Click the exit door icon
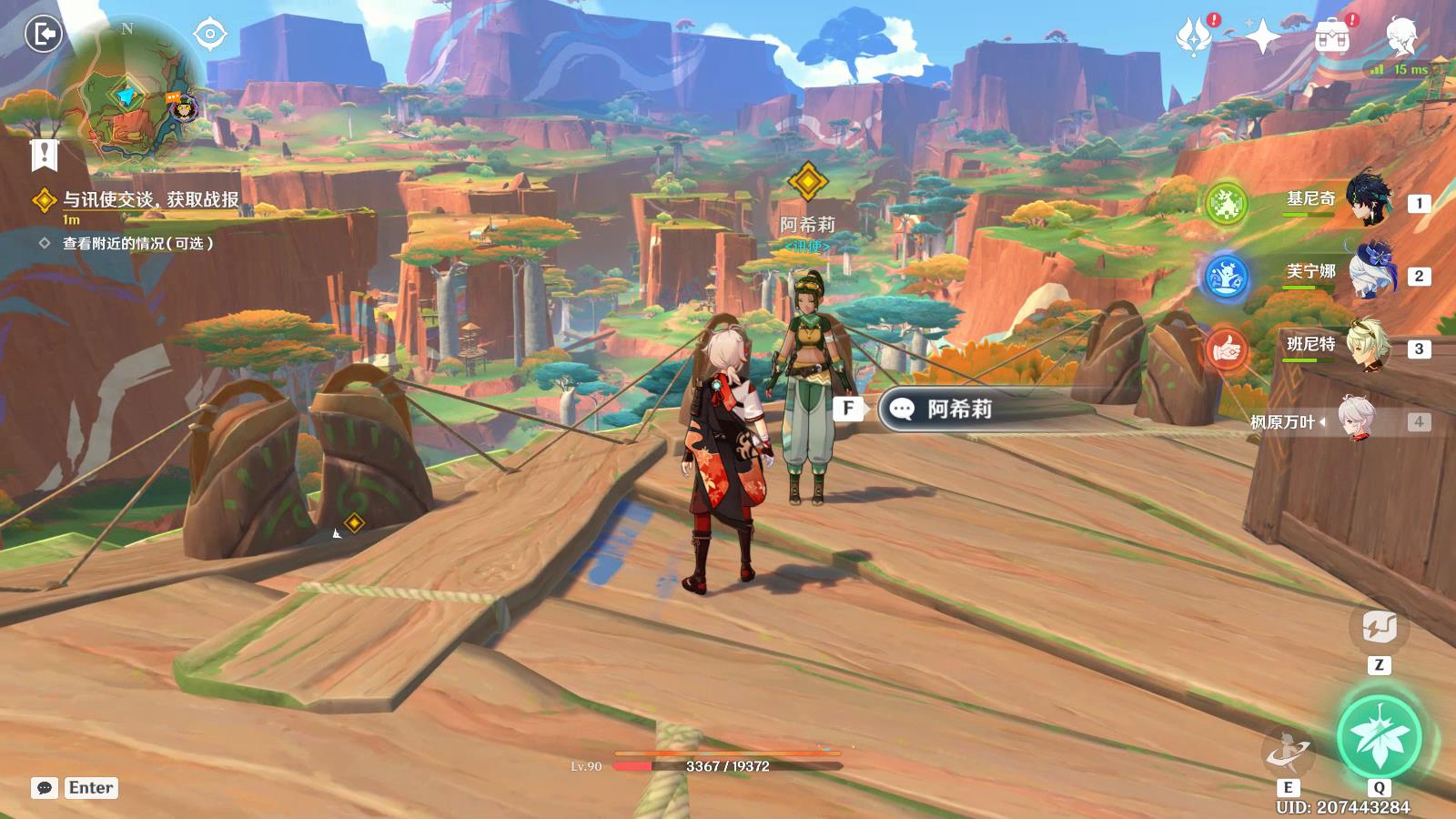This screenshot has width=1456, height=819. click(x=43, y=35)
